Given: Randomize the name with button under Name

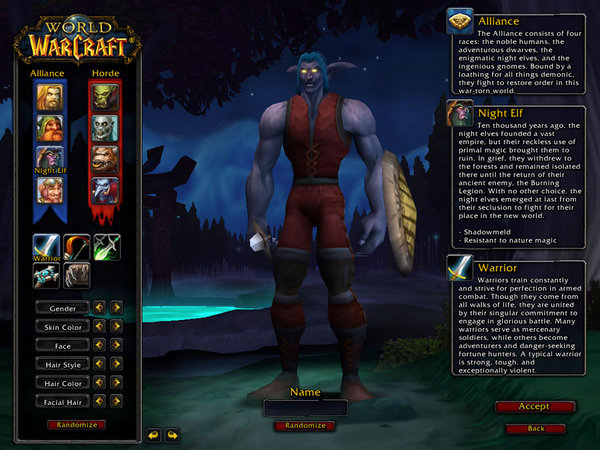Looking at the screenshot, I should (x=304, y=425).
